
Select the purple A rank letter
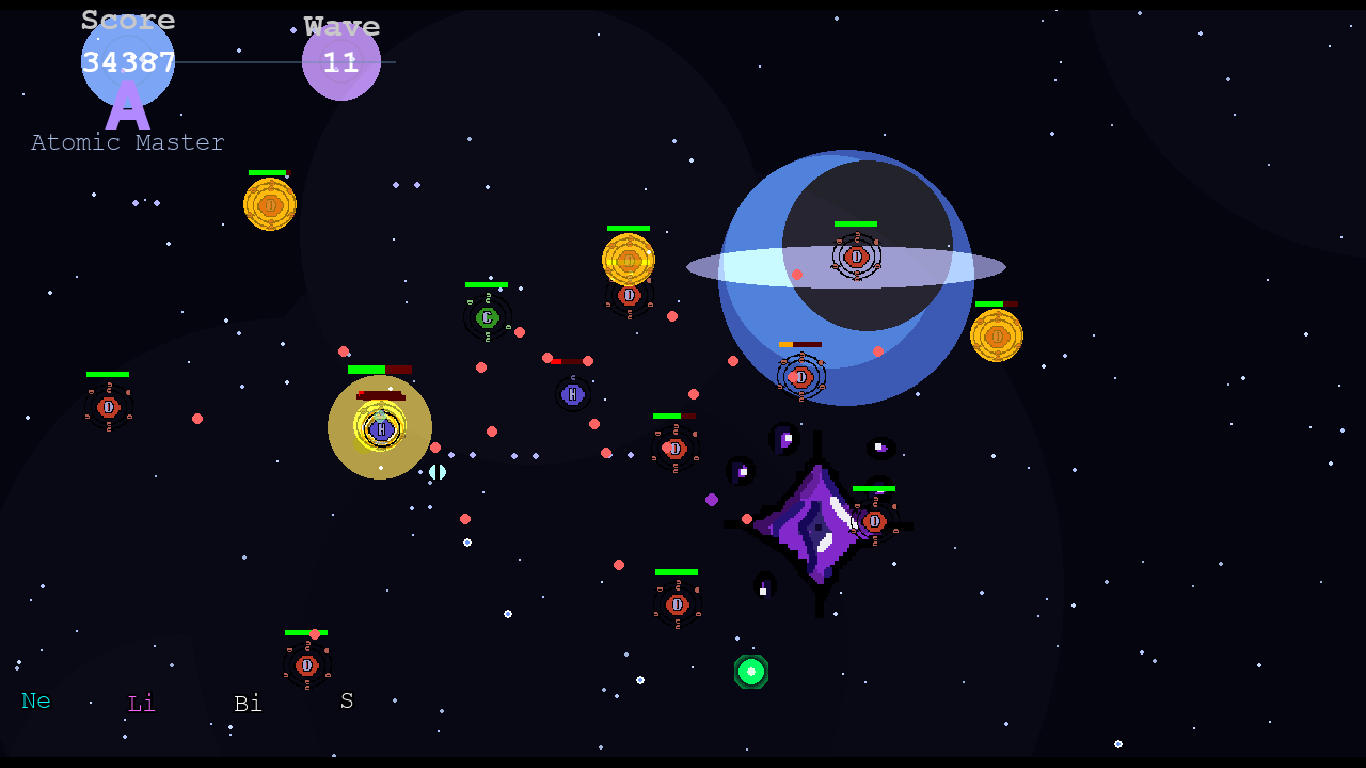click(128, 107)
